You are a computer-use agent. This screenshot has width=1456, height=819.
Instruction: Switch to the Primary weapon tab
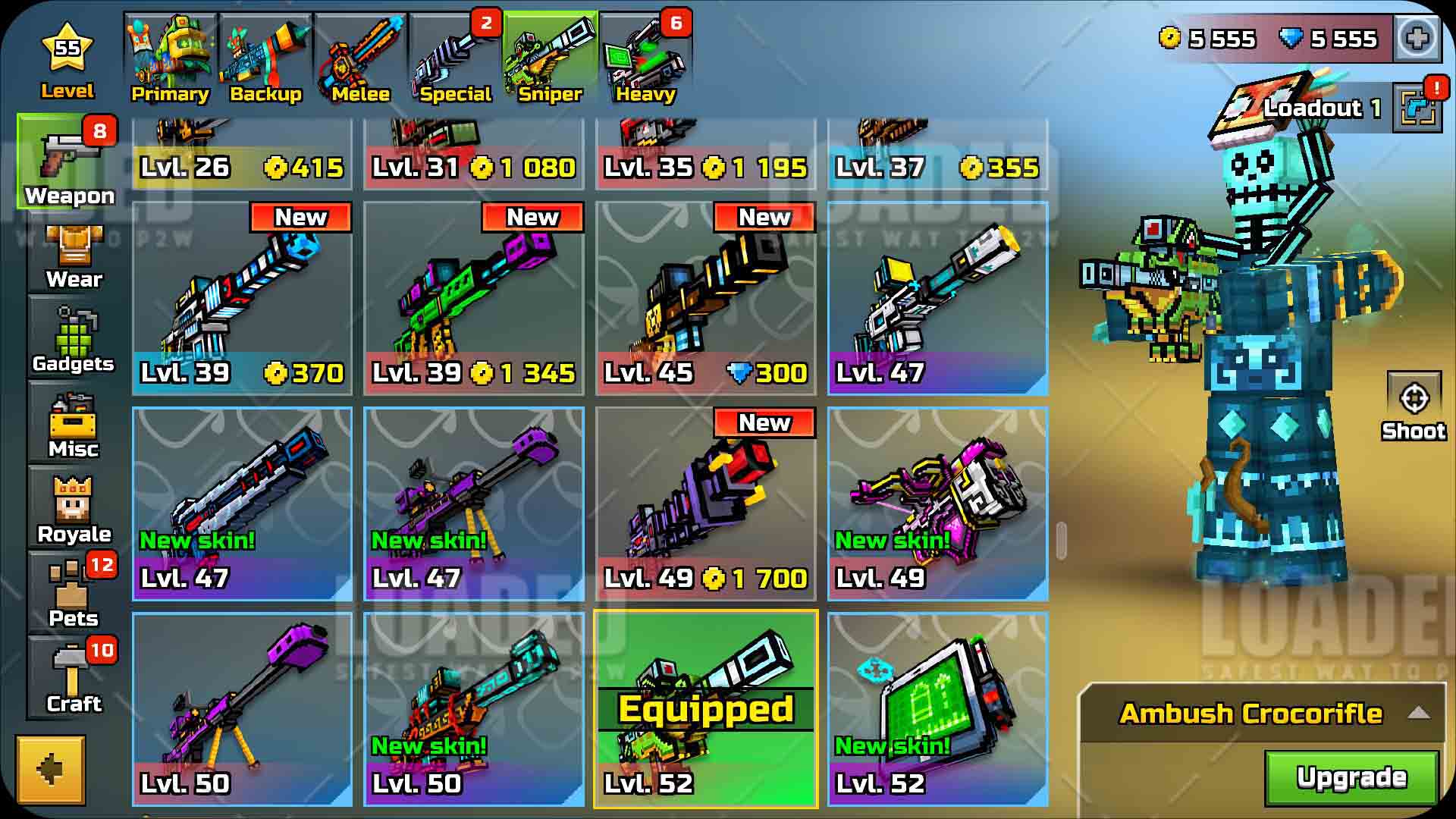point(170,59)
